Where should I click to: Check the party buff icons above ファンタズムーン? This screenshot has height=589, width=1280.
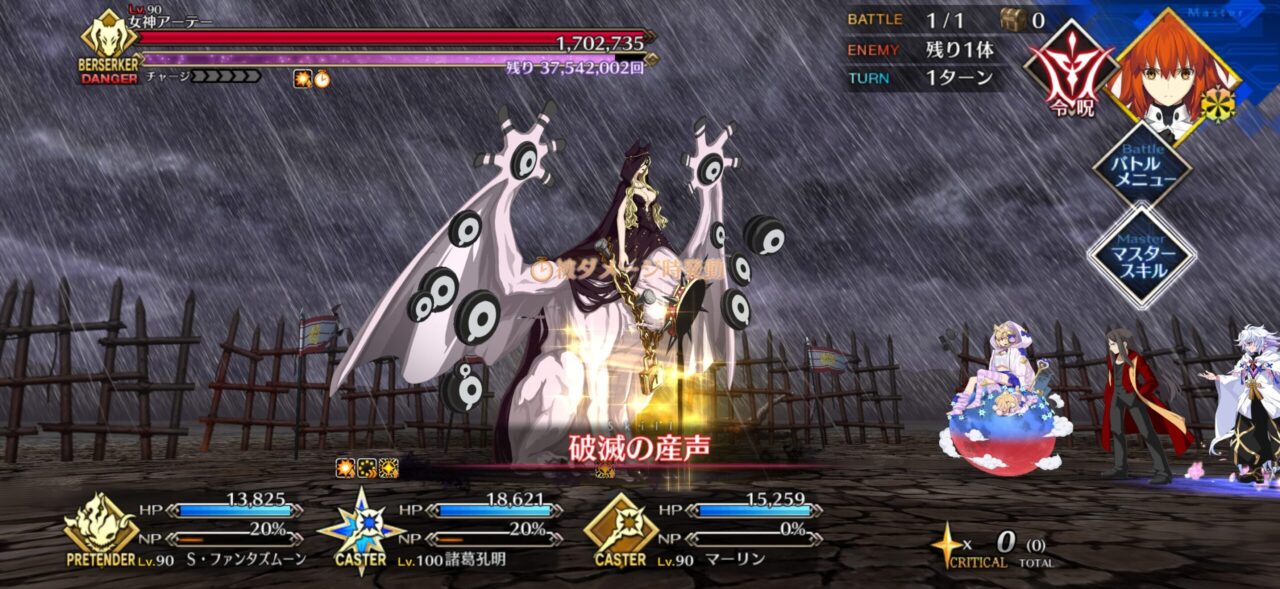367,466
